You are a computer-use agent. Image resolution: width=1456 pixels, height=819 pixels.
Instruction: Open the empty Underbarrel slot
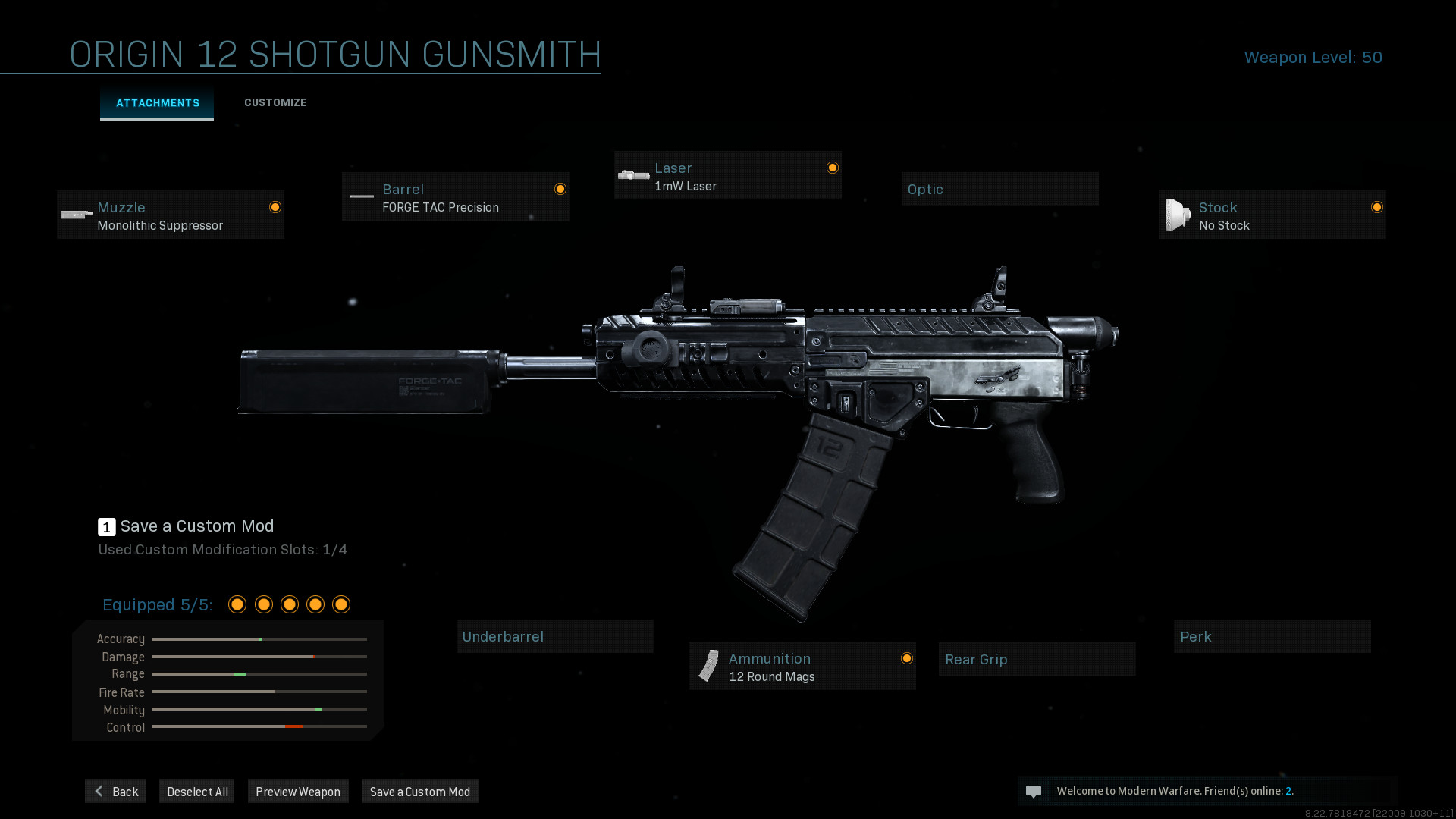(554, 637)
